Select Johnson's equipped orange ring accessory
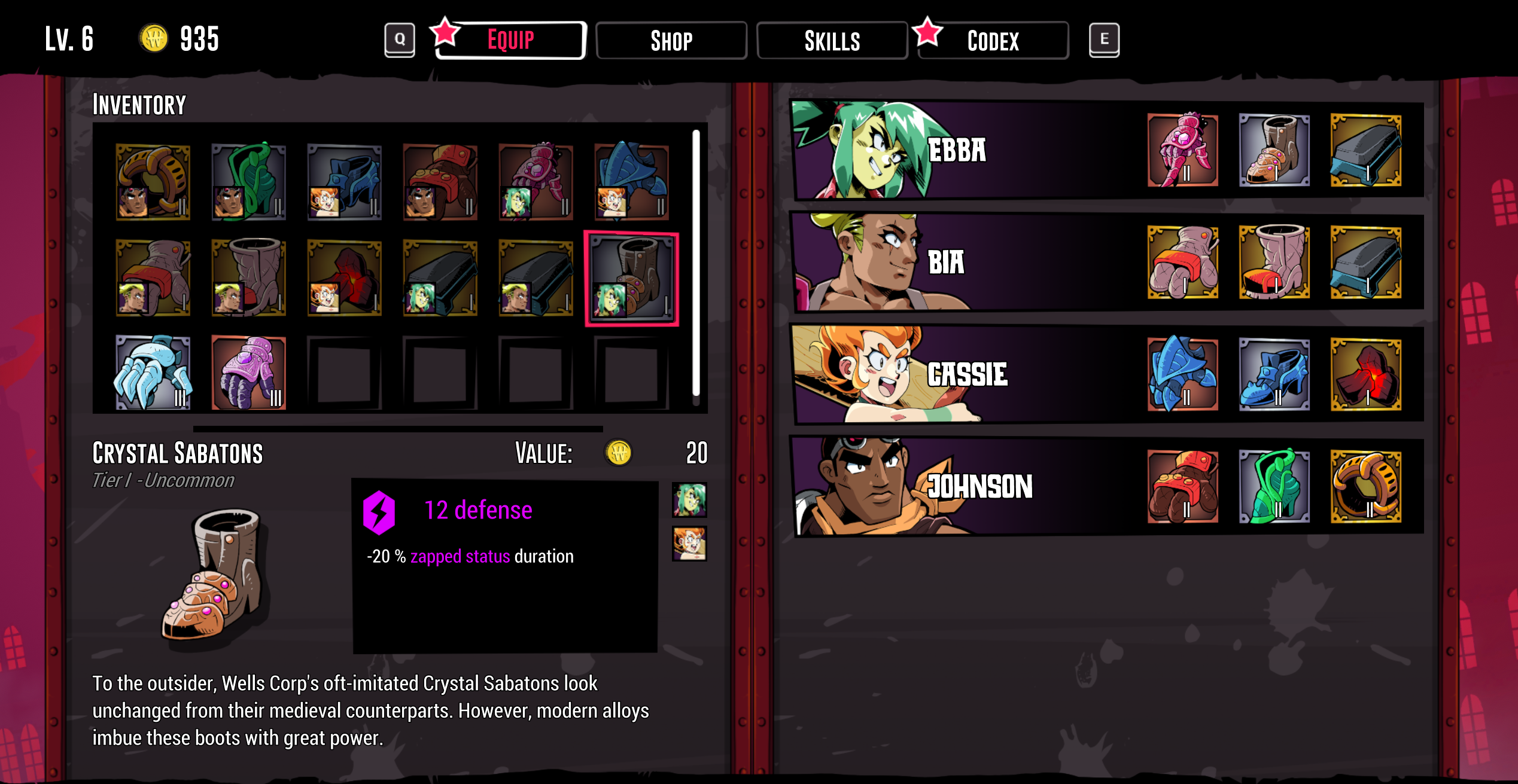The image size is (1518, 784). 1365,487
